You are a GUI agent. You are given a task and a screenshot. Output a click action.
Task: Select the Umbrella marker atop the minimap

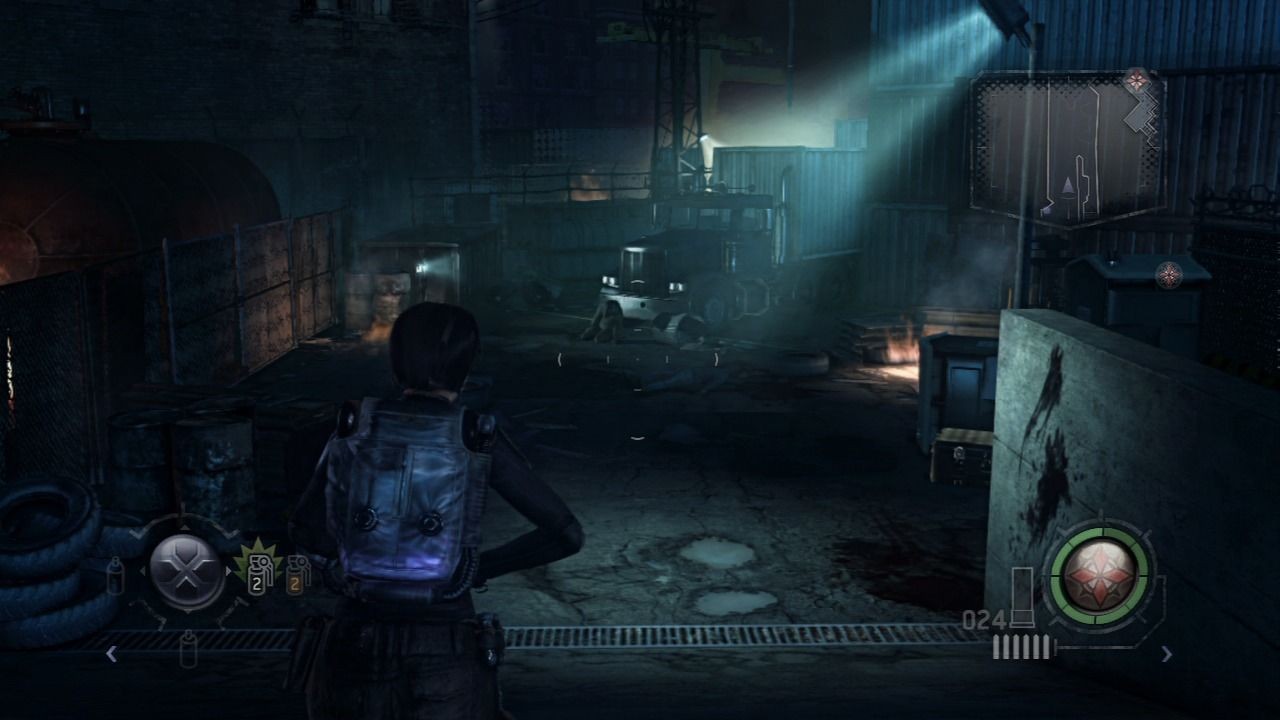(1135, 79)
